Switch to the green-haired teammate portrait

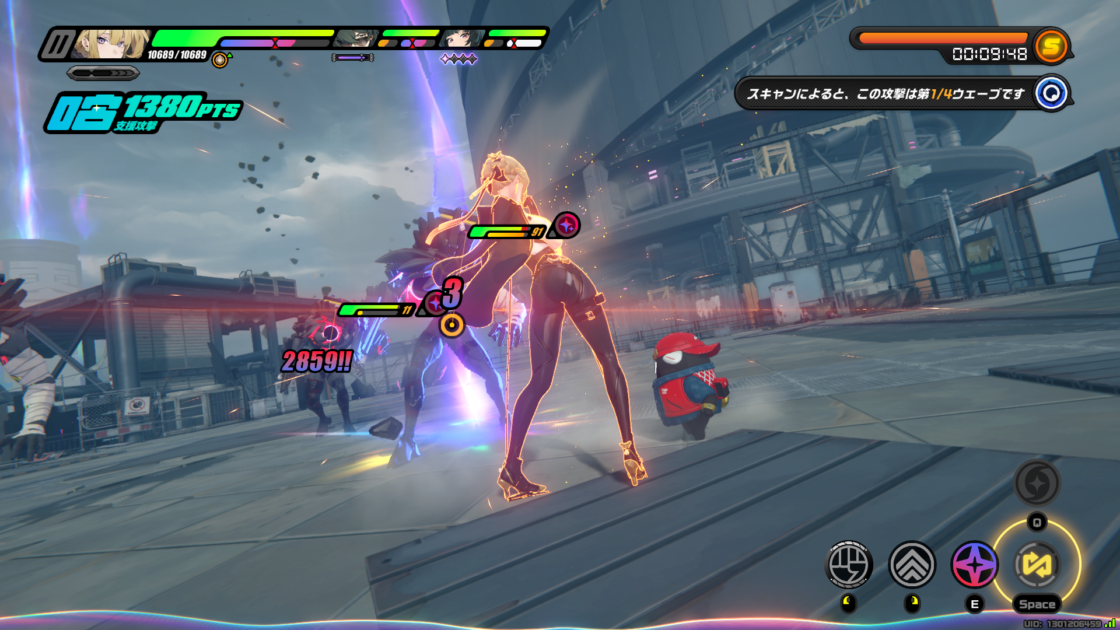(x=354, y=39)
